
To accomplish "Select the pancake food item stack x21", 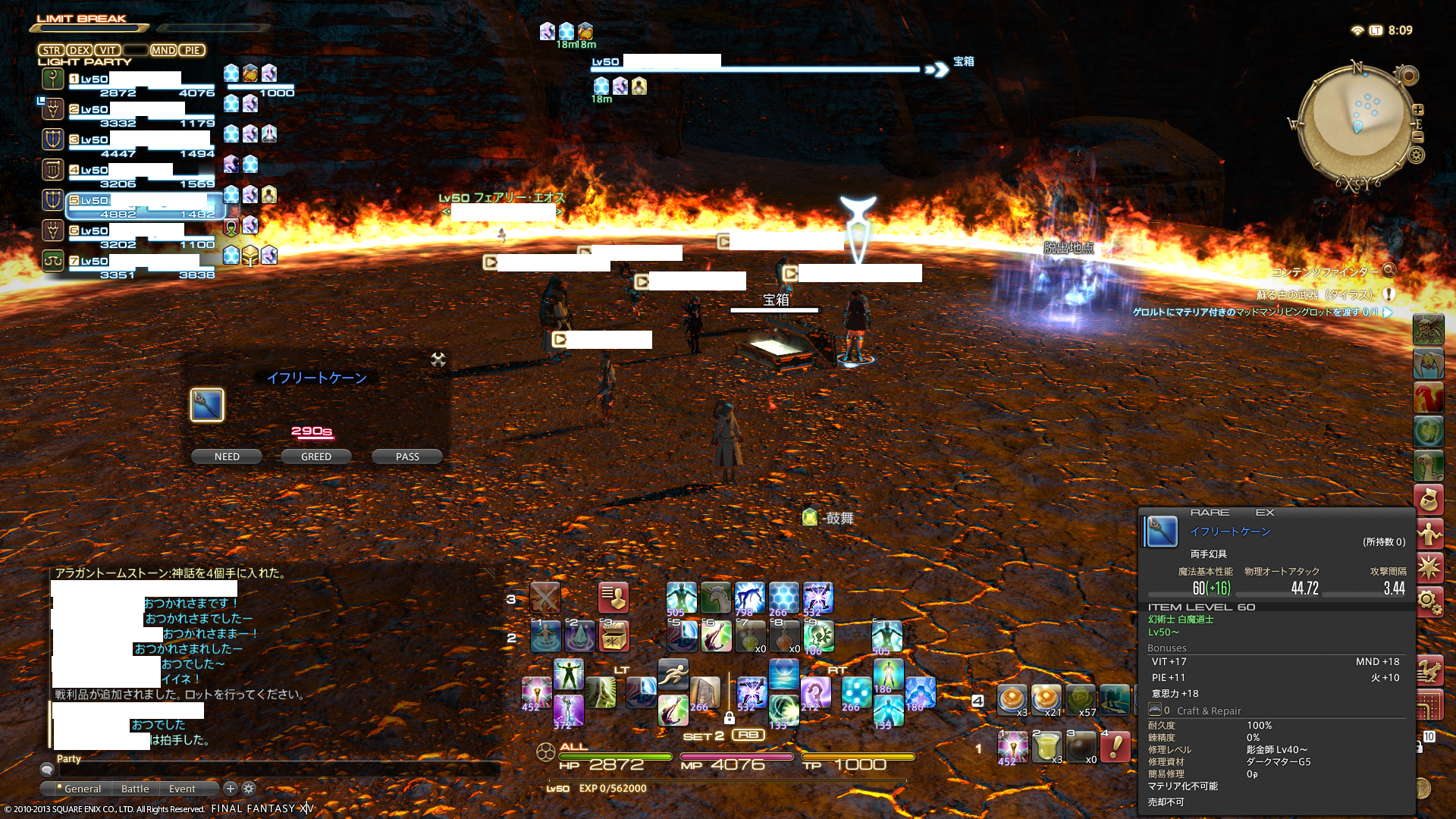I will tap(1046, 699).
